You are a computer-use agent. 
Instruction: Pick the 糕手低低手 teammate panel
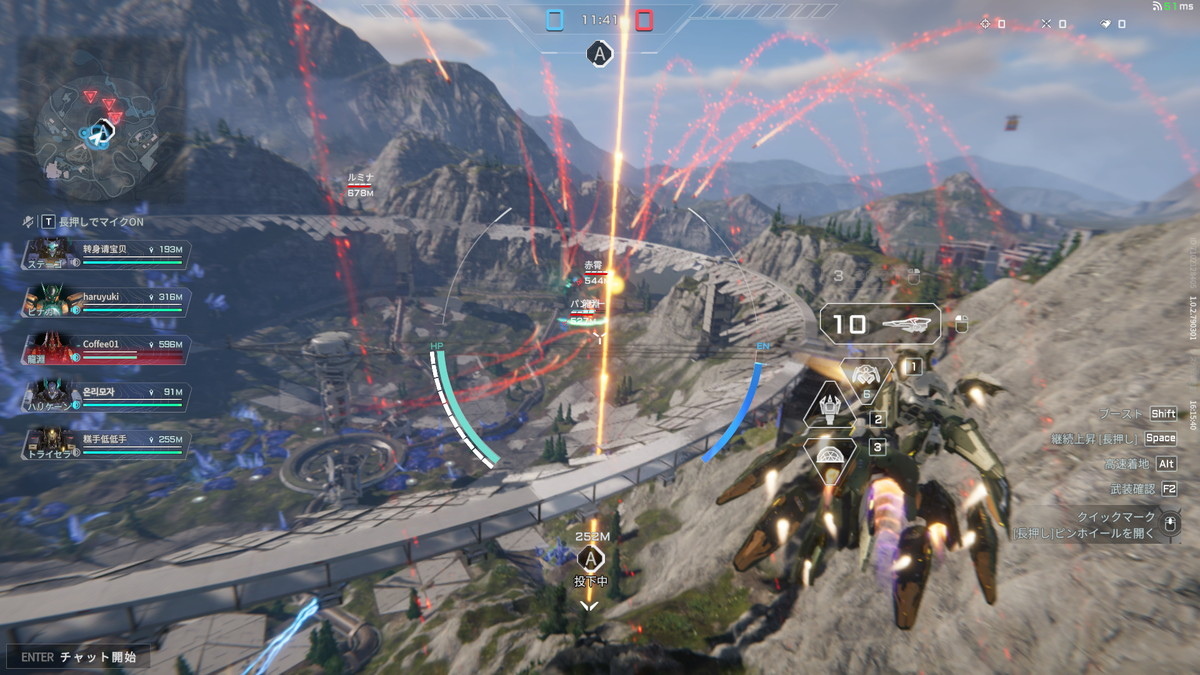[105, 443]
